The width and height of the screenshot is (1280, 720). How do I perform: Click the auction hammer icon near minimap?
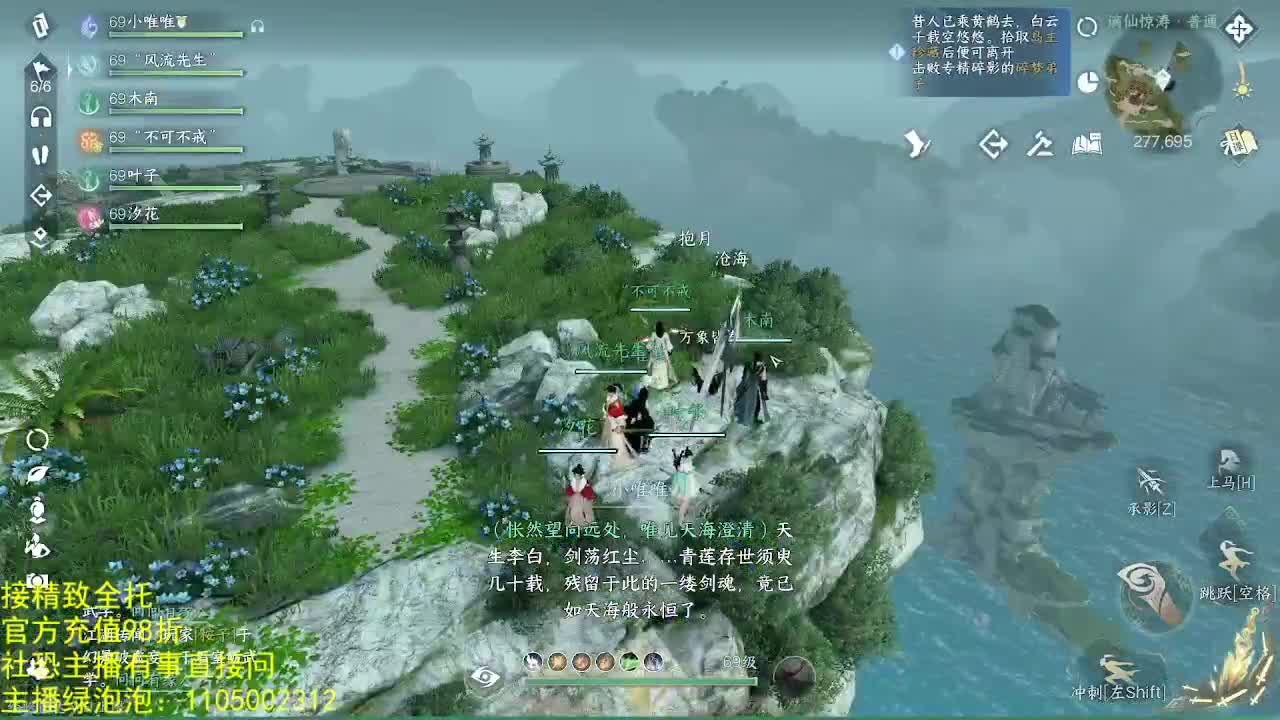point(1040,146)
